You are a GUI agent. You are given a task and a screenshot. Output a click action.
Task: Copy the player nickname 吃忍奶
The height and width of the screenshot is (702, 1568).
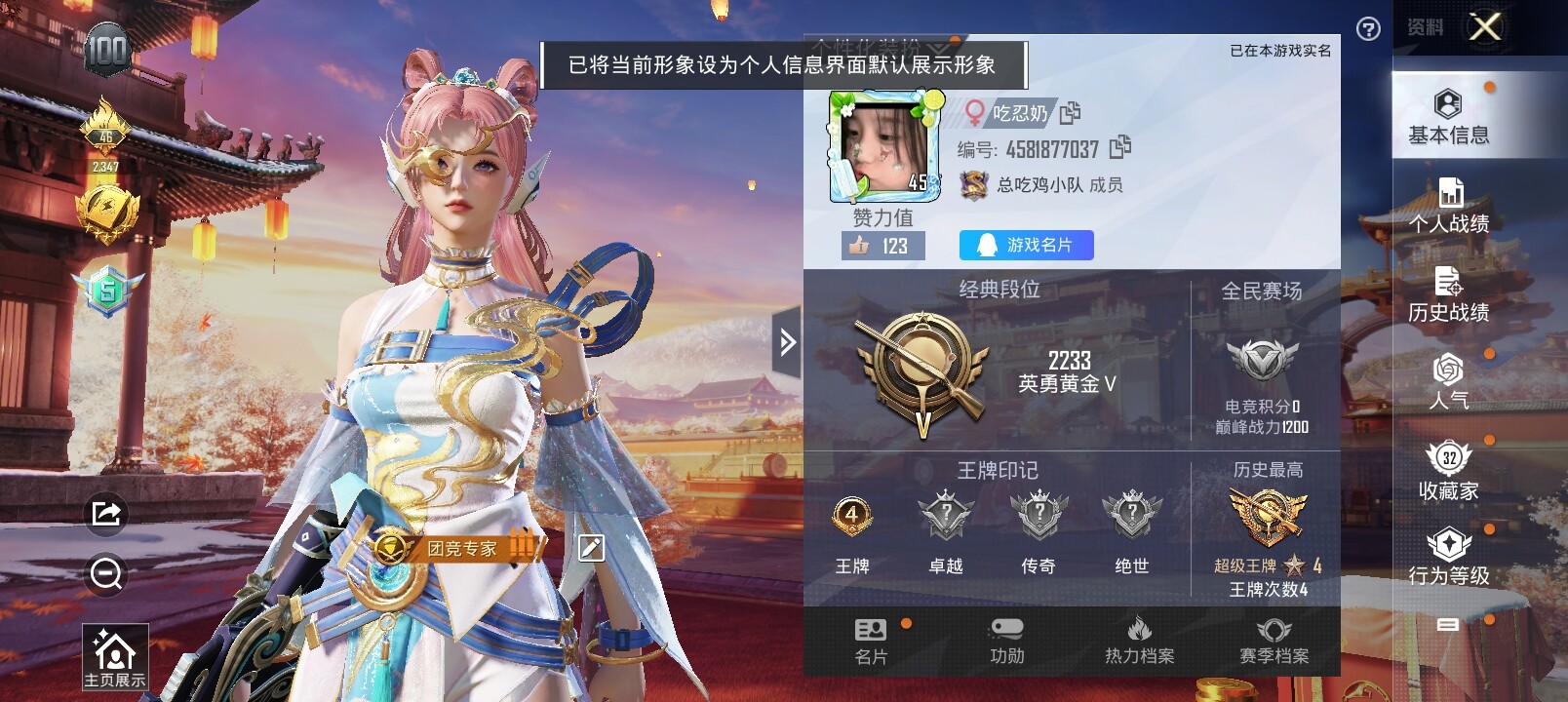[1070, 113]
